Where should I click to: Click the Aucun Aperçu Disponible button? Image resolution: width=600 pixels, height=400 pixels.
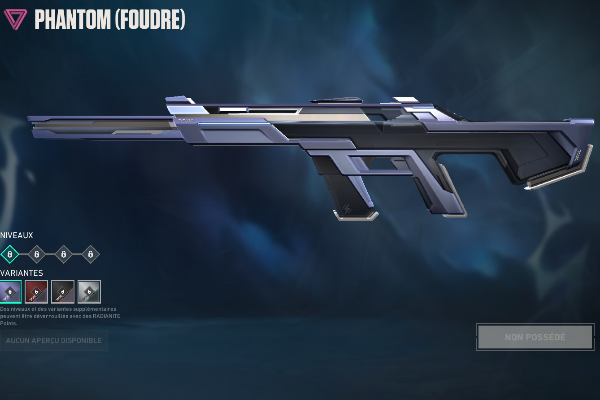point(53,341)
